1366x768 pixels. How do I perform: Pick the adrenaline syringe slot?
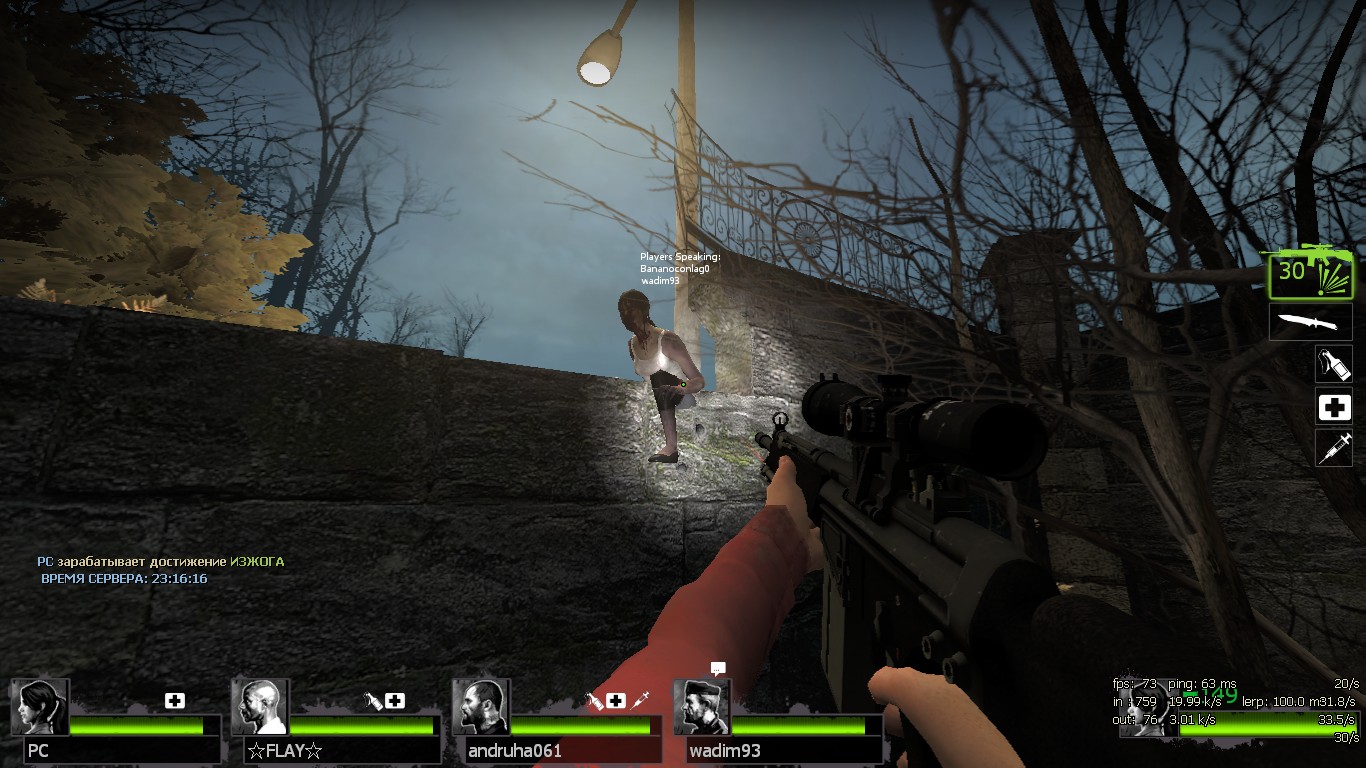[x=1333, y=448]
